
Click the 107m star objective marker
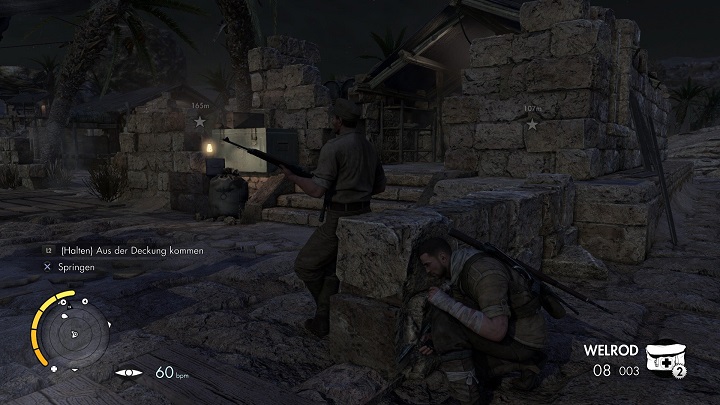[x=532, y=125]
